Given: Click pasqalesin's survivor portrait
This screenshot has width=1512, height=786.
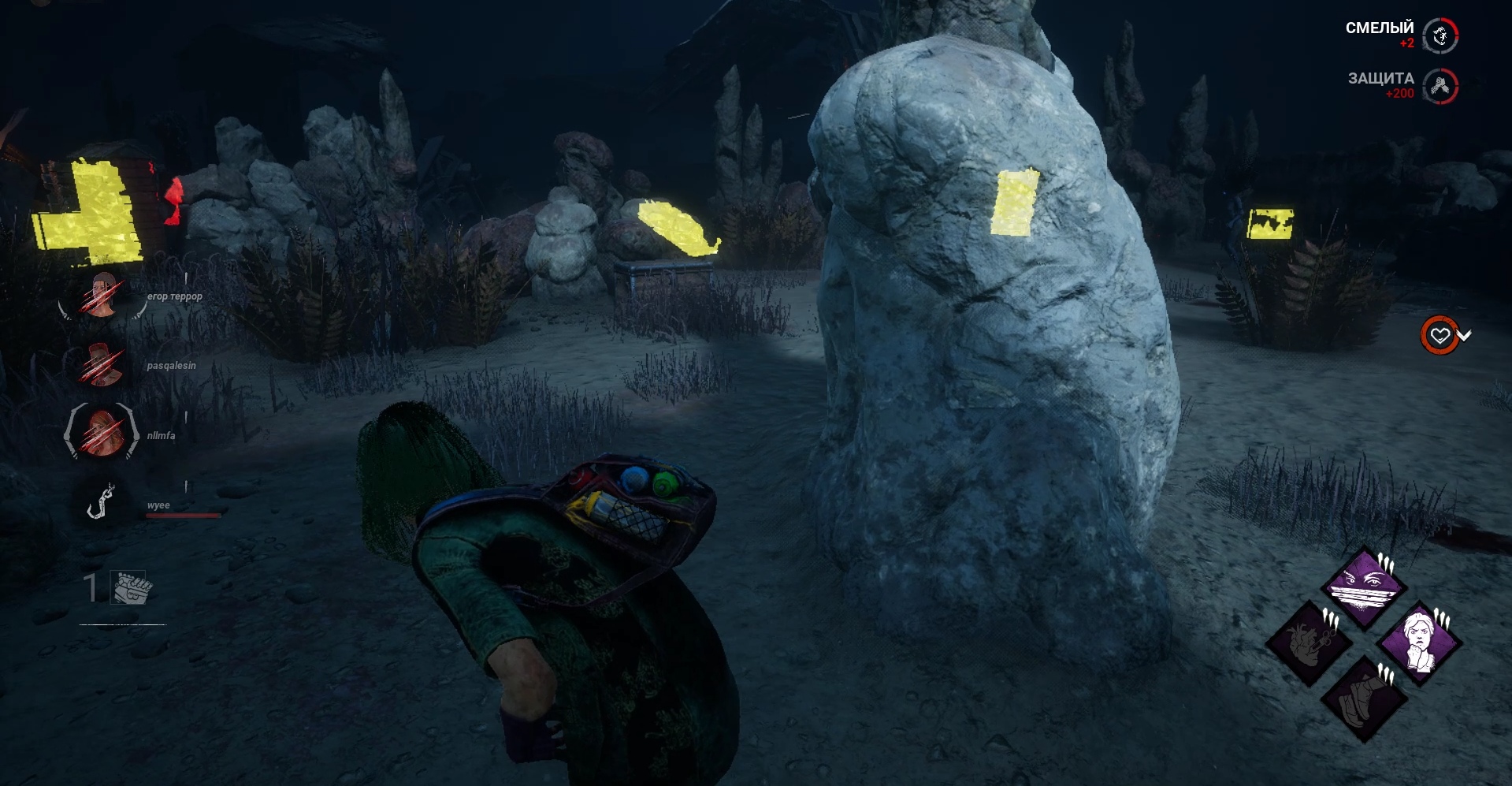Looking at the screenshot, I should [x=101, y=364].
